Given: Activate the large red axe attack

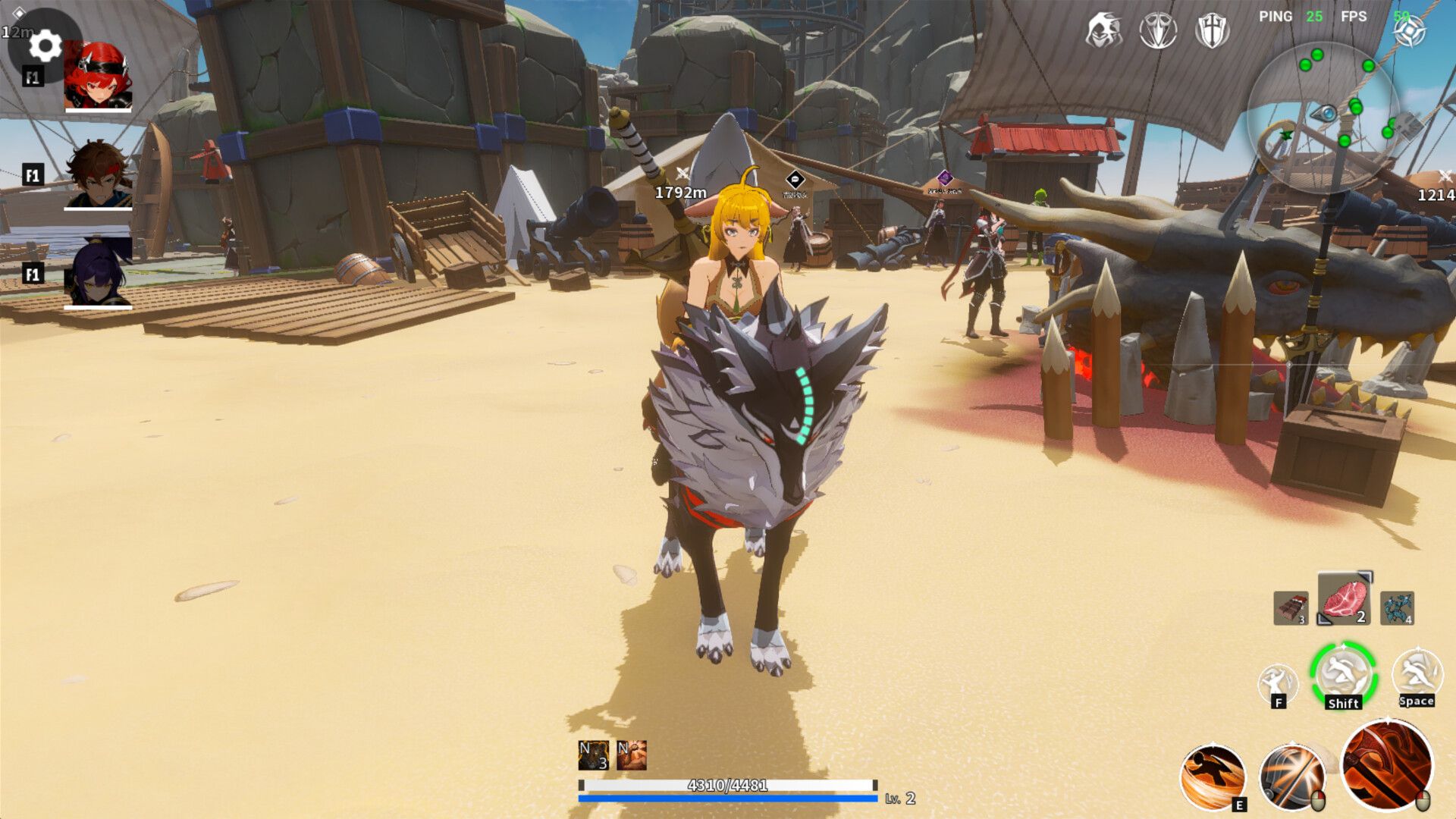Looking at the screenshot, I should point(1387,765).
